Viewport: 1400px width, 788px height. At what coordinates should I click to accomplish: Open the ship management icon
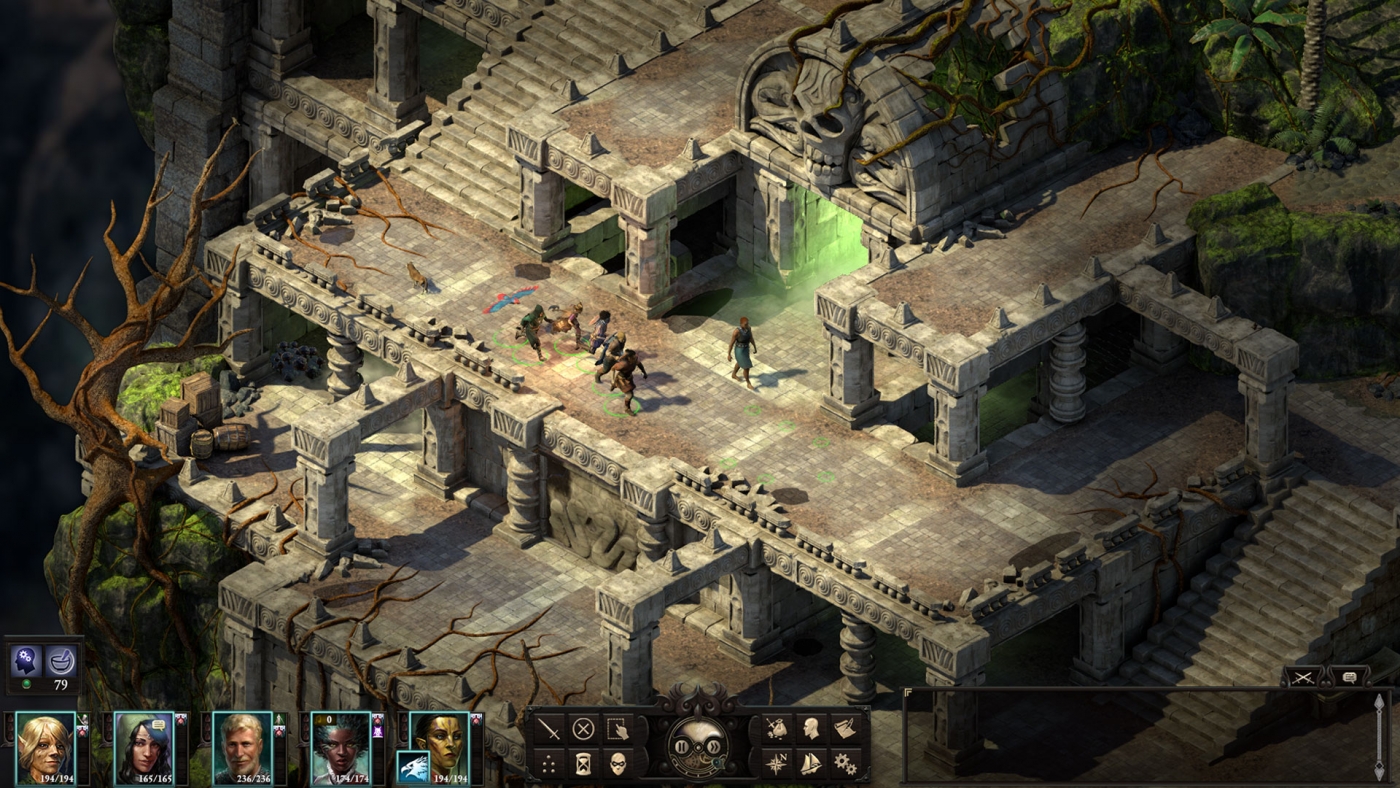[x=810, y=762]
